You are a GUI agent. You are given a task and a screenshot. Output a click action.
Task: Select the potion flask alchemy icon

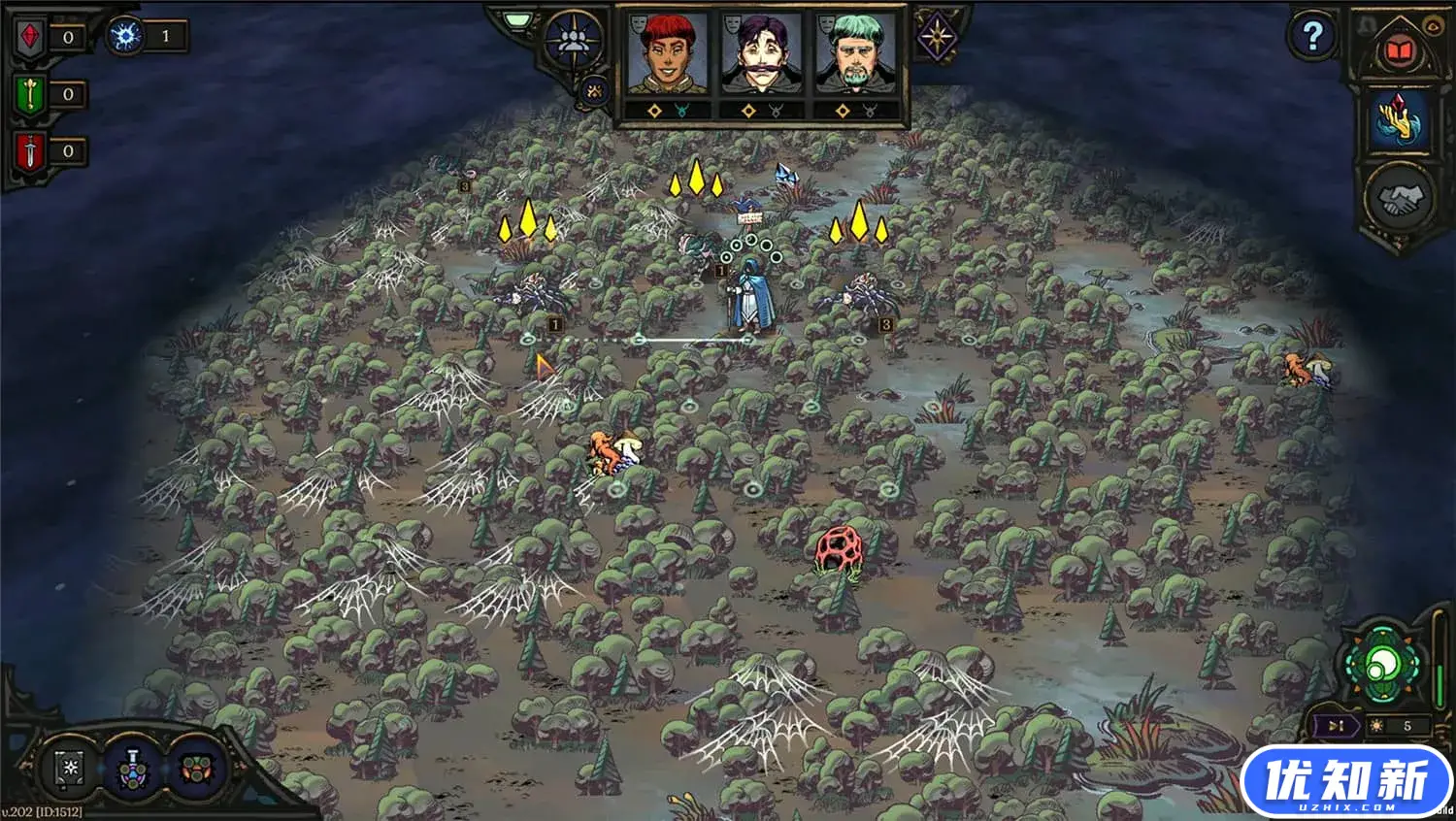(131, 769)
